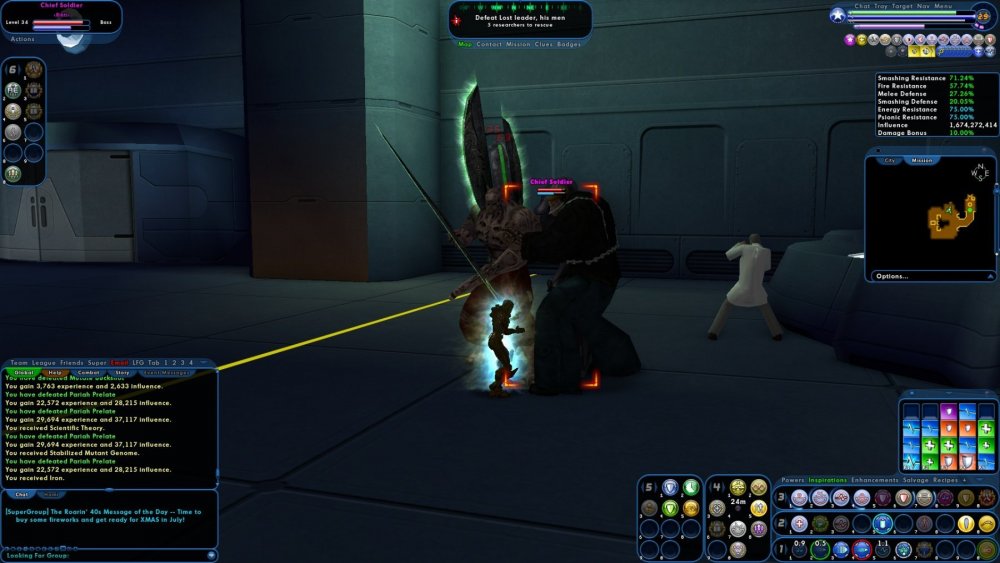Screen dimensions: 1000x563
Task: Click the Looking For Group chat input
Action: pos(100,554)
